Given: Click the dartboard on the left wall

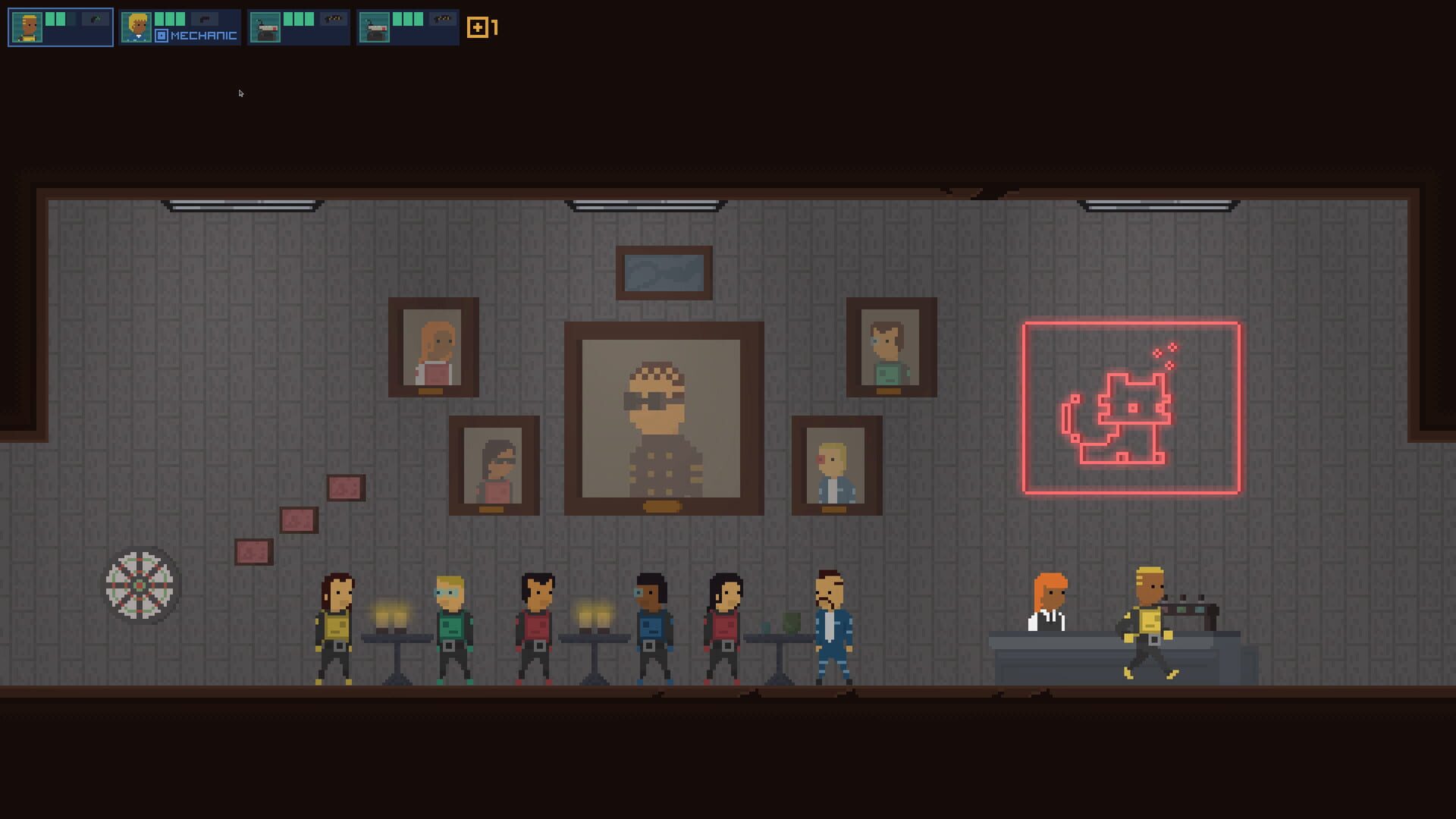Looking at the screenshot, I should tap(140, 584).
